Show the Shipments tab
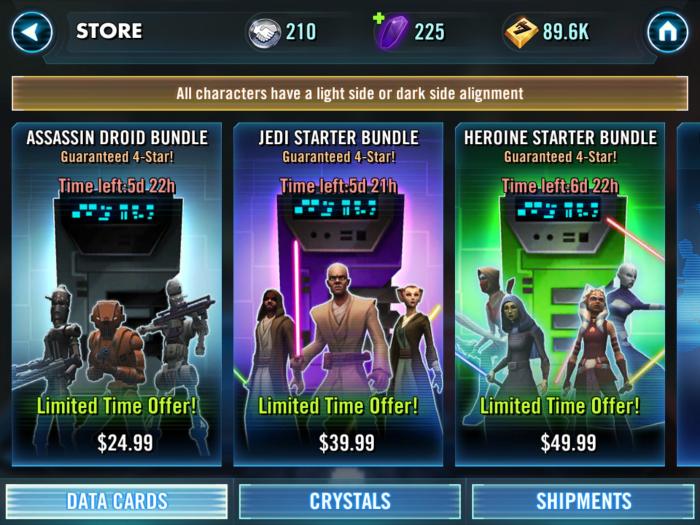This screenshot has height=525, width=700. click(x=584, y=501)
